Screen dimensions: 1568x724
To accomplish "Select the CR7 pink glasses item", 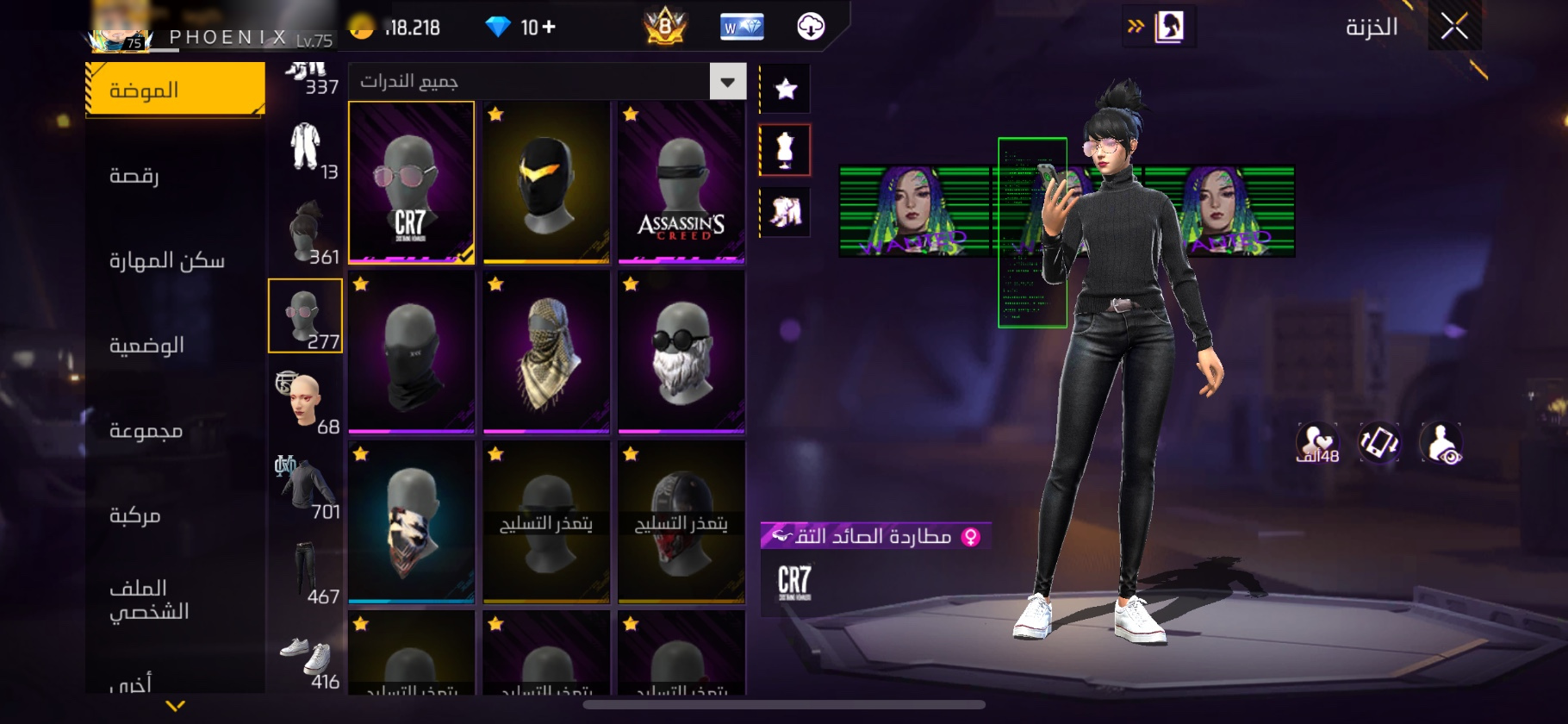I will pos(411,182).
